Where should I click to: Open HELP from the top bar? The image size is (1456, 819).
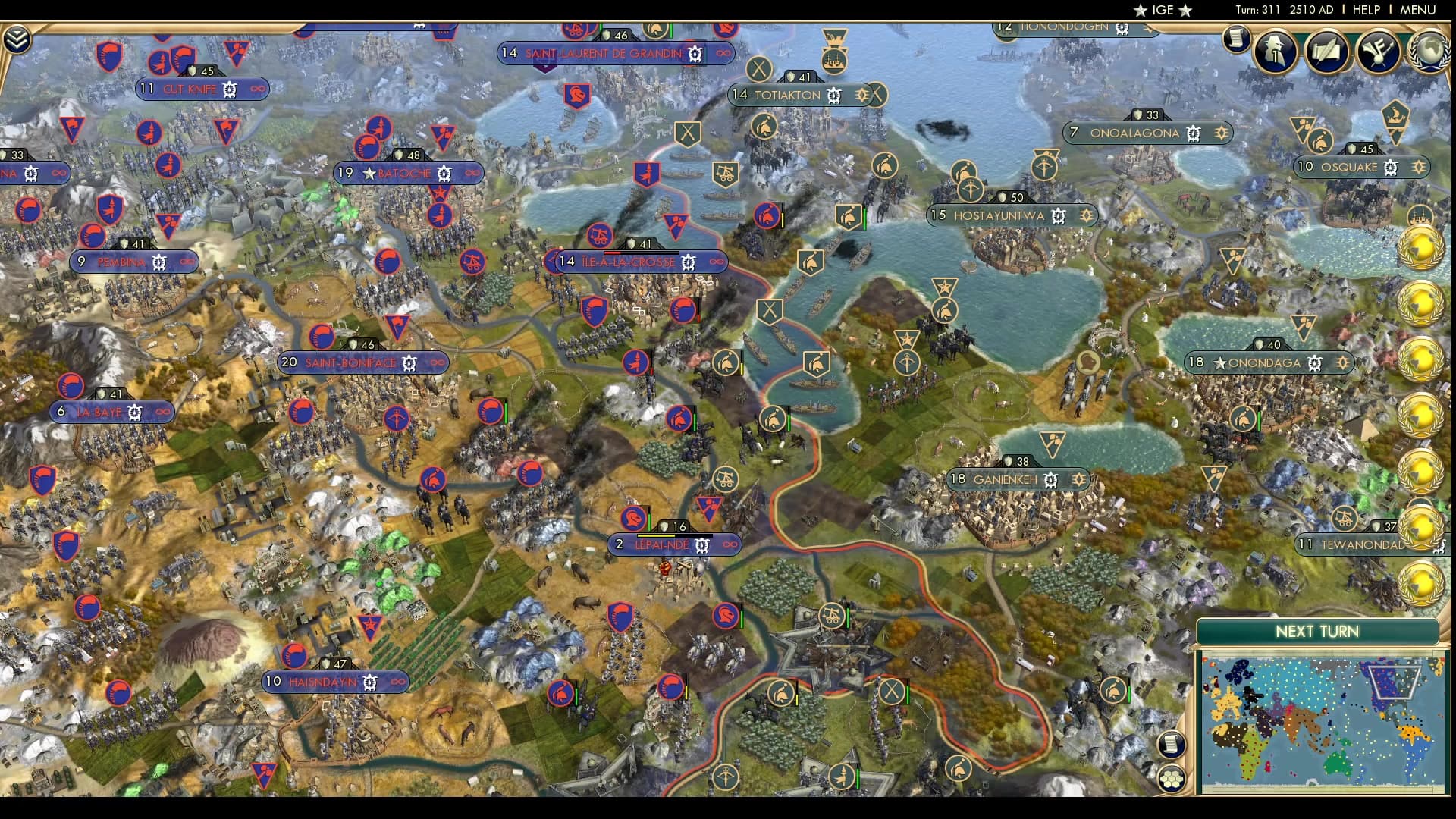[x=1367, y=10]
